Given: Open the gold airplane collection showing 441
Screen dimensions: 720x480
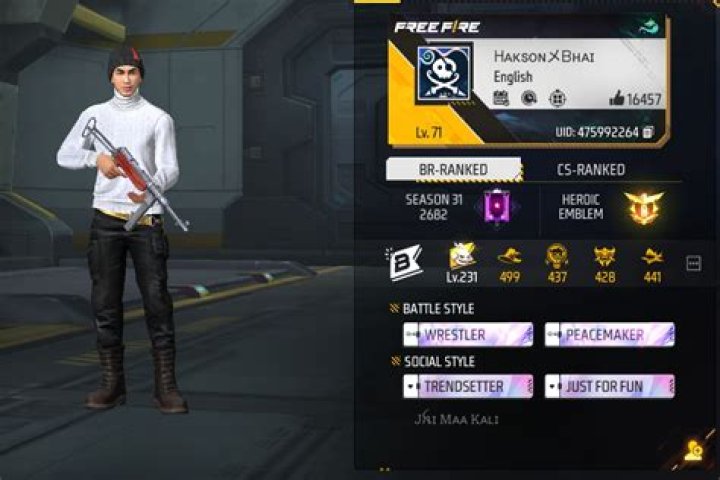Looking at the screenshot, I should tap(652, 262).
